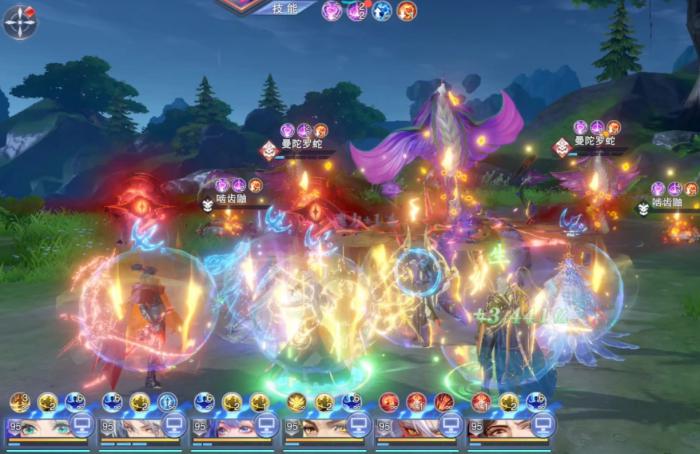Select the teal-eyed character portrait
This screenshot has height=454, width=700.
pos(40,427)
